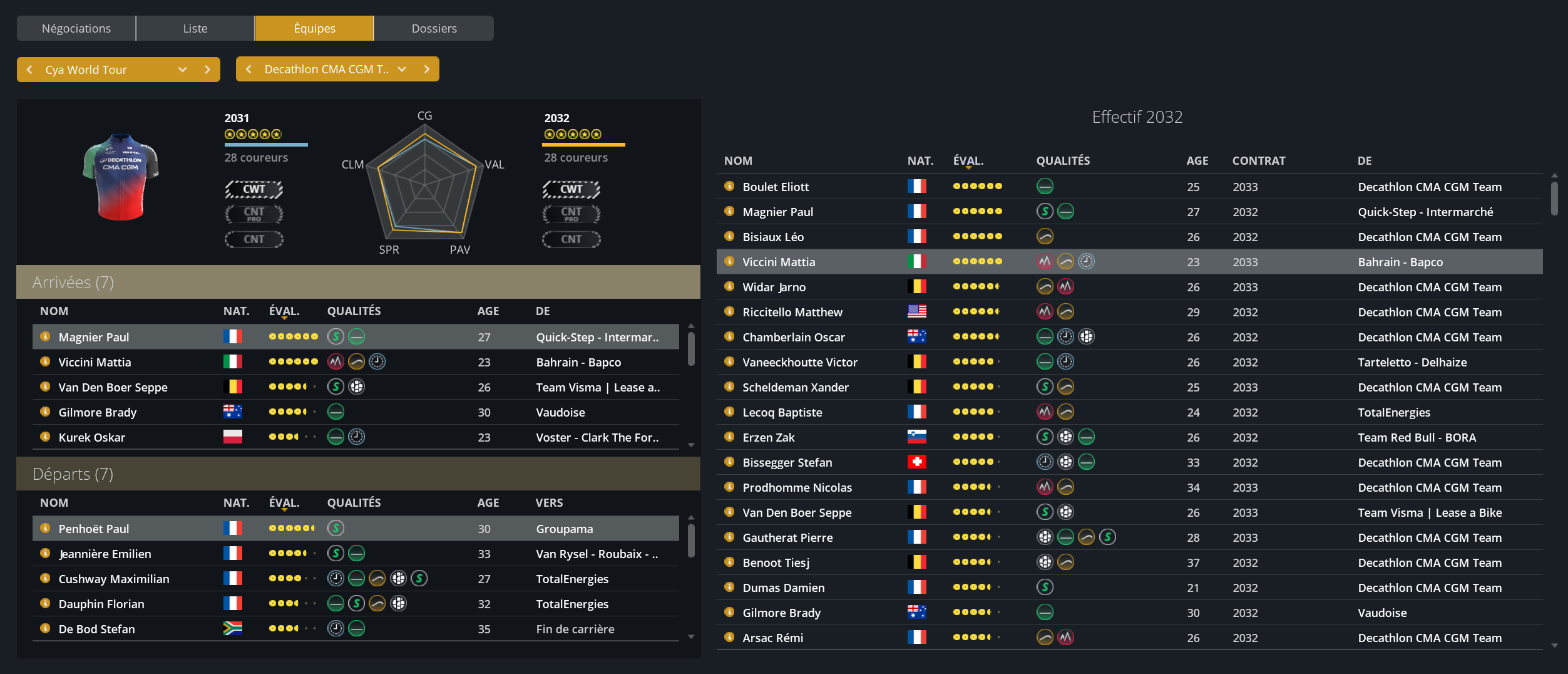Viewport: 1568px width, 674px height.
Task: Click the 2031 CWT division badge
Action: 254,189
